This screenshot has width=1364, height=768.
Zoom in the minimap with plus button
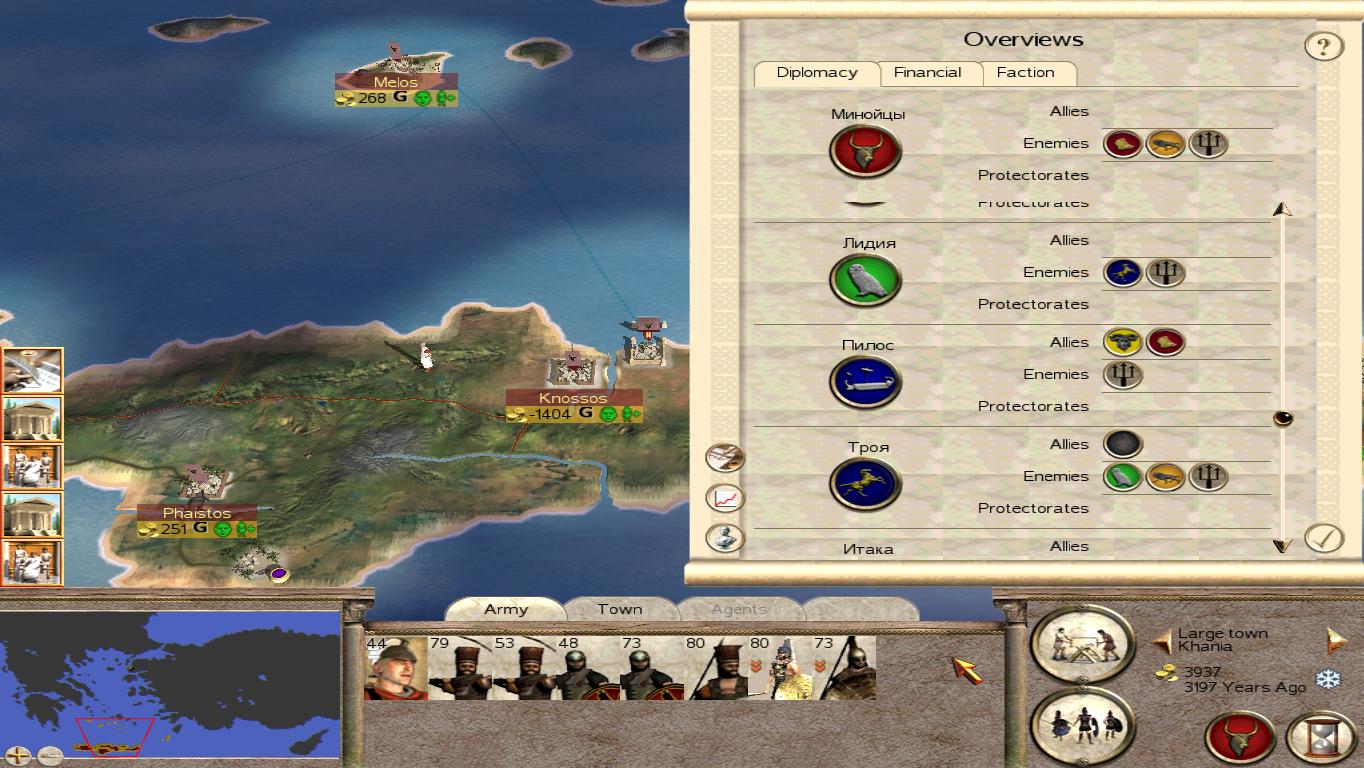[19, 756]
